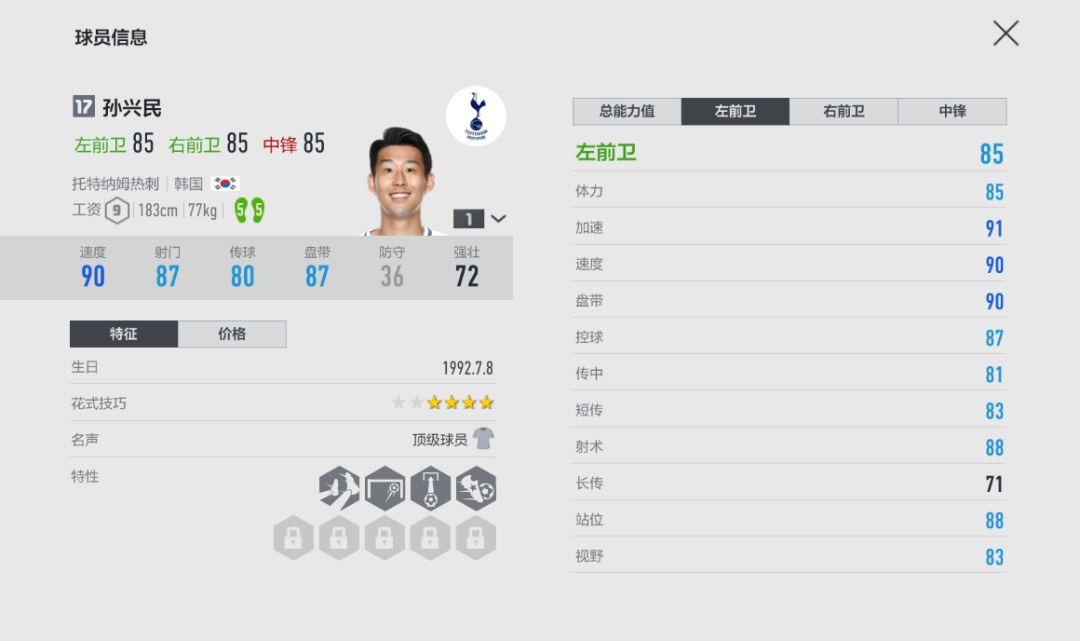The height and width of the screenshot is (641, 1080).
Task: Show the 右前卫 attribute tab
Action: (843, 111)
